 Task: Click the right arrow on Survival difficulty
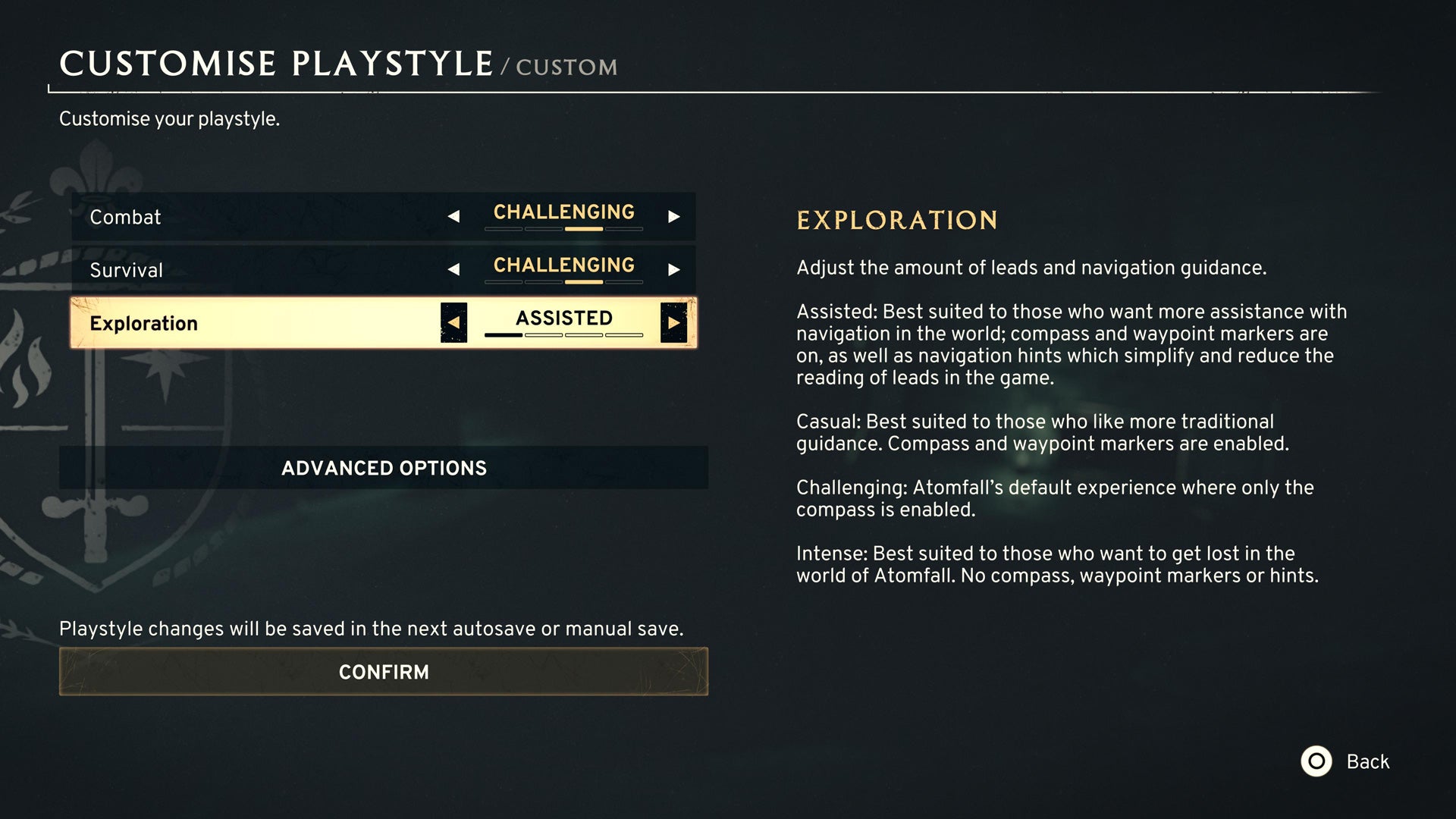673,269
